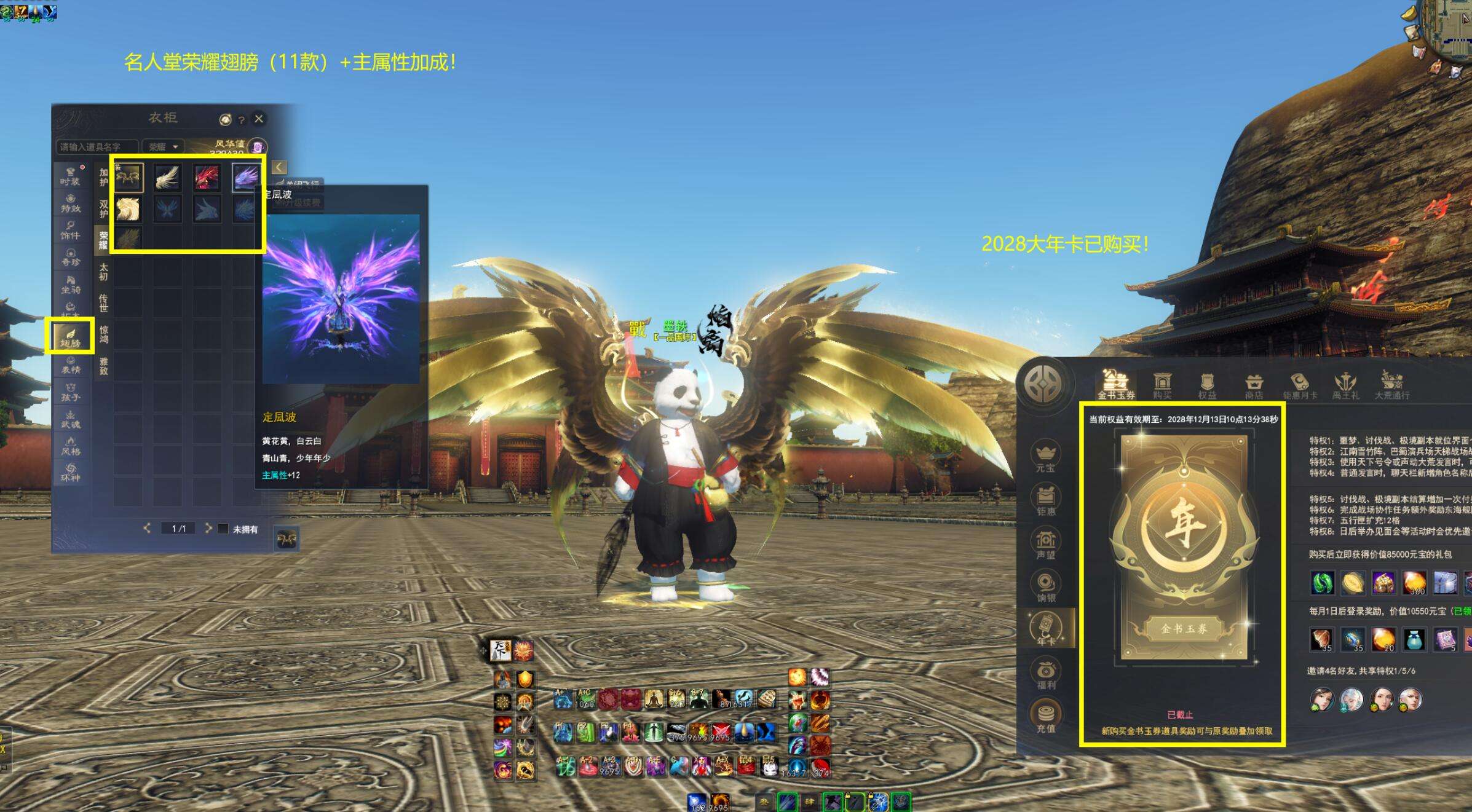Viewport: 1472px width, 812px height.
Task: Open the 声望 reputation section
Action: click(1045, 543)
